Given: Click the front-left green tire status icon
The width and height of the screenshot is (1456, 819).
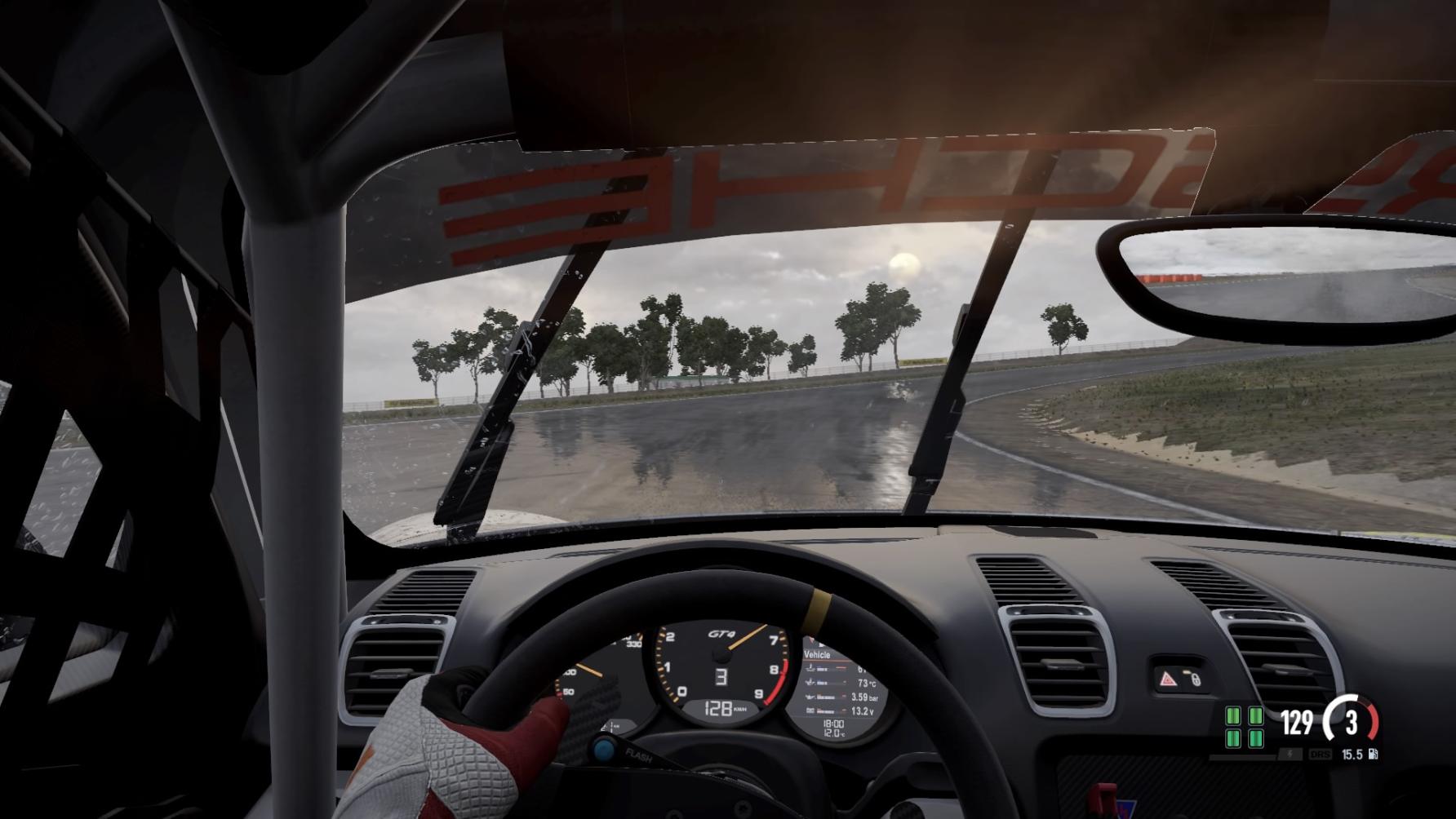Looking at the screenshot, I should (x=1233, y=716).
